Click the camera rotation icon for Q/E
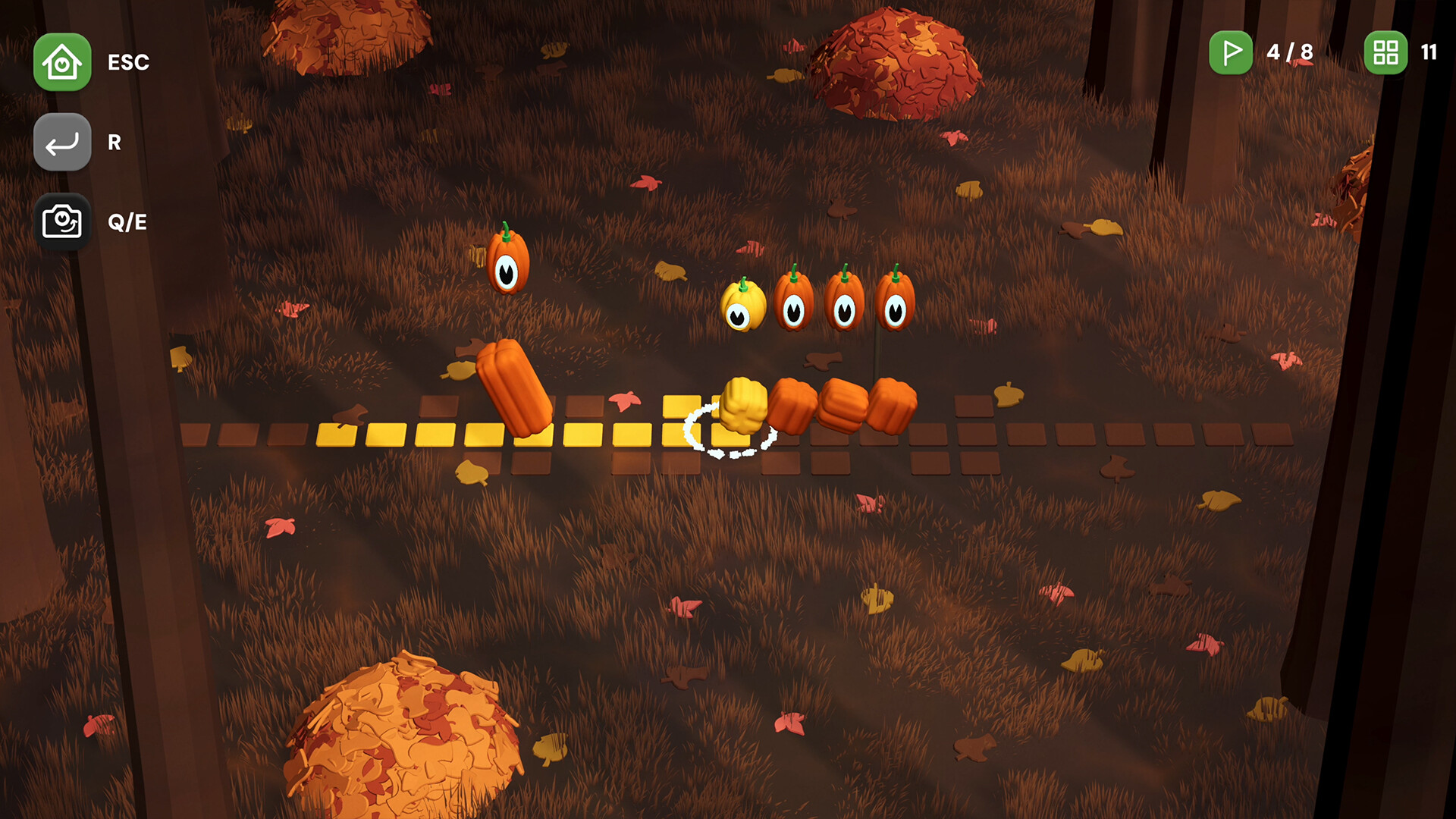Image resolution: width=1456 pixels, height=819 pixels. coord(62,221)
